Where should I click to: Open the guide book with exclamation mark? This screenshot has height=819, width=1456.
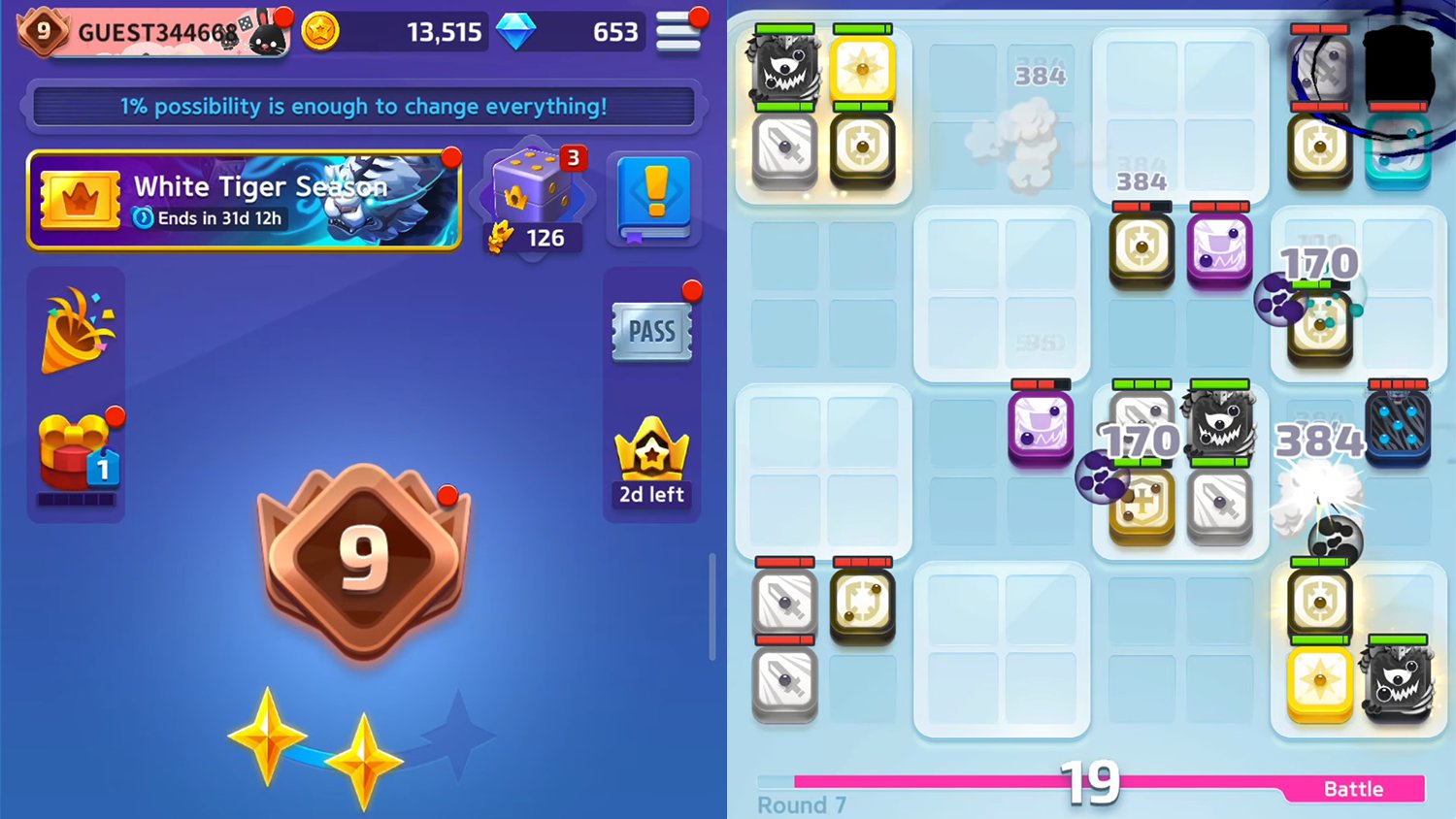click(652, 201)
